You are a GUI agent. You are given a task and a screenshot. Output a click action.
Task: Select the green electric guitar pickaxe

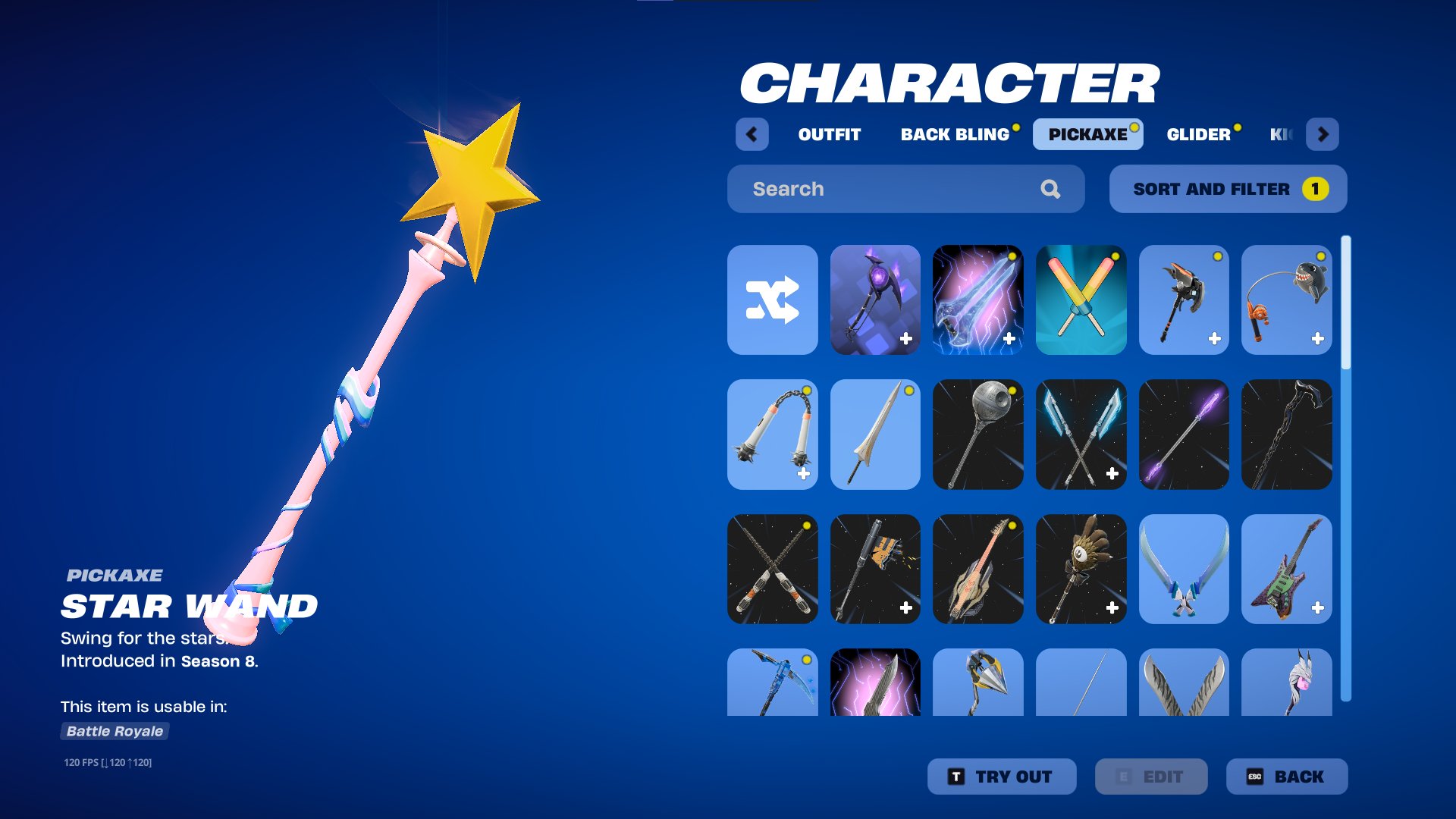tap(1287, 570)
